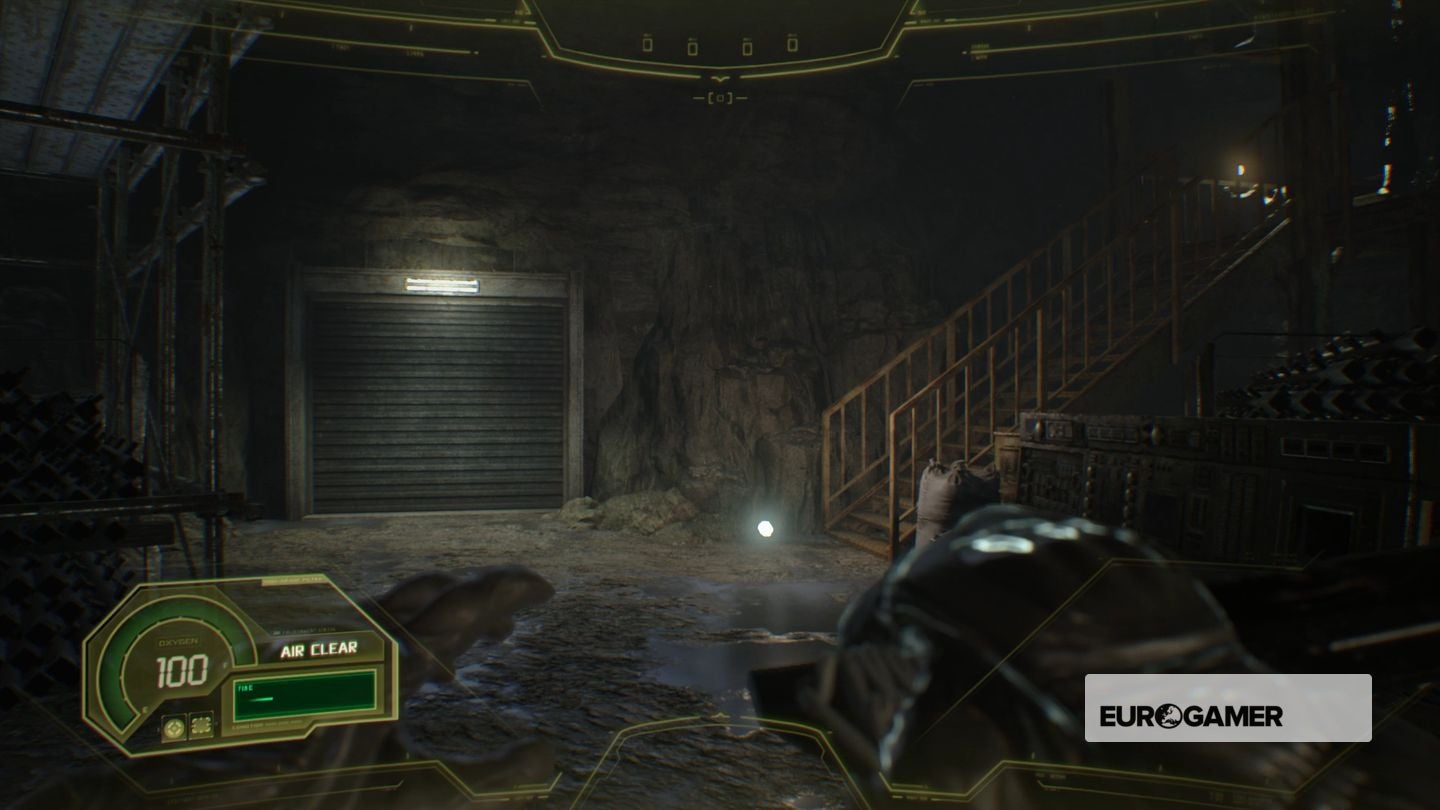
Task: Toggle the lamp above the shutter door
Action: tap(440, 286)
